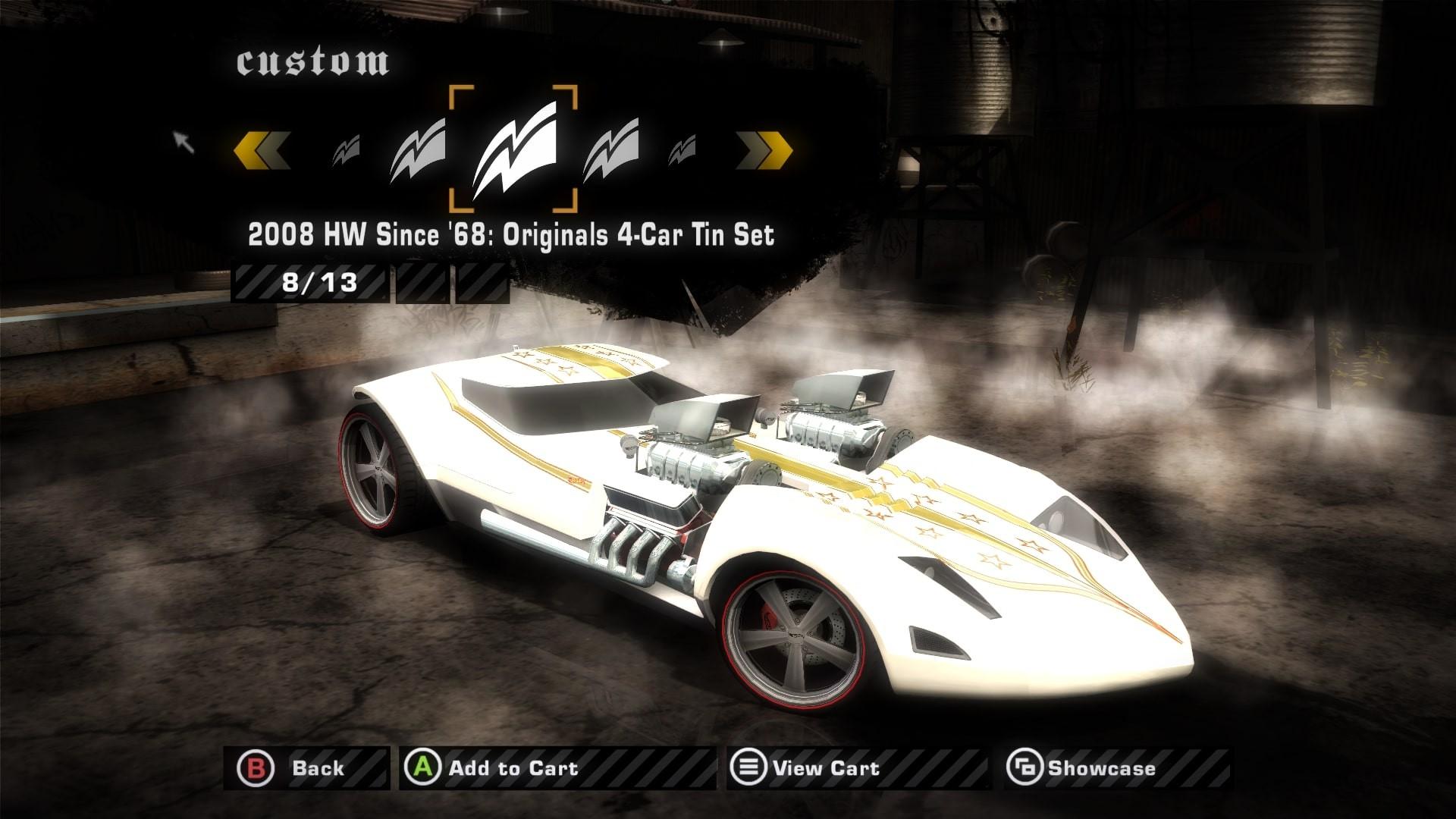Click the double-right arrow to browse more vinyls
Screen dimensions: 1456x819
pos(762,148)
